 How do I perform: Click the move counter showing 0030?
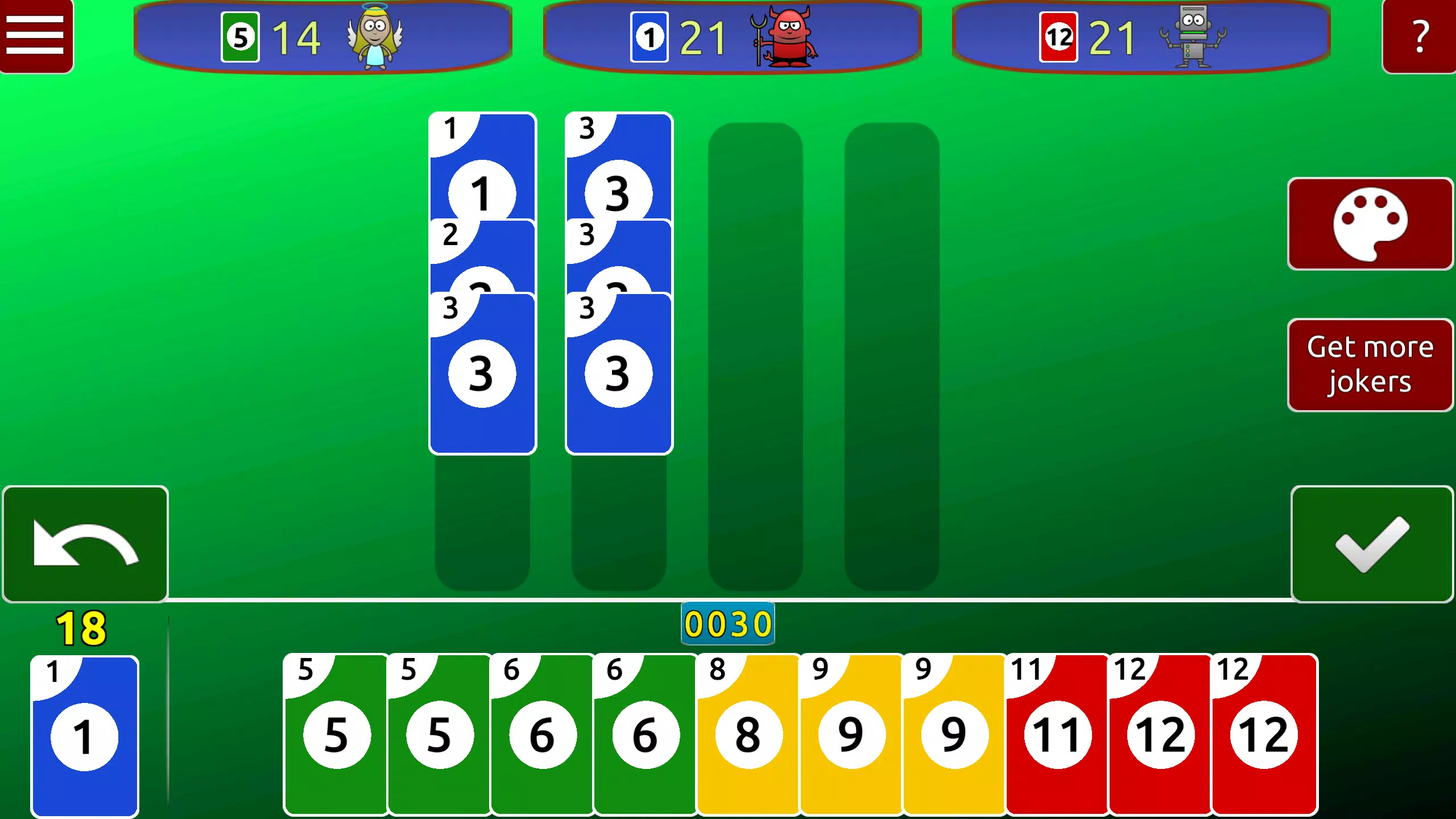point(728,624)
